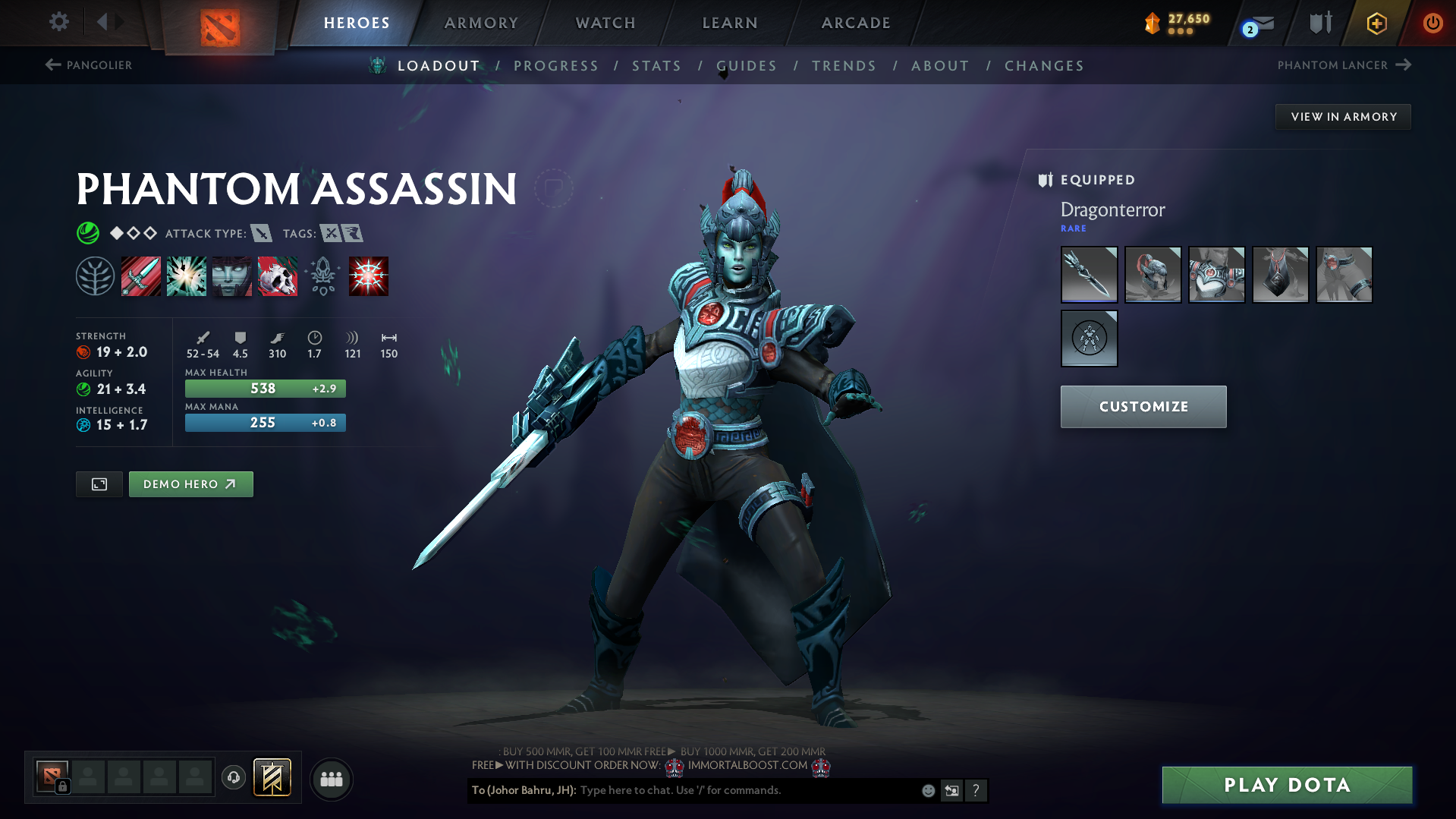This screenshot has width=1456, height=819.
Task: Click the View in Armory button
Action: click(1343, 117)
